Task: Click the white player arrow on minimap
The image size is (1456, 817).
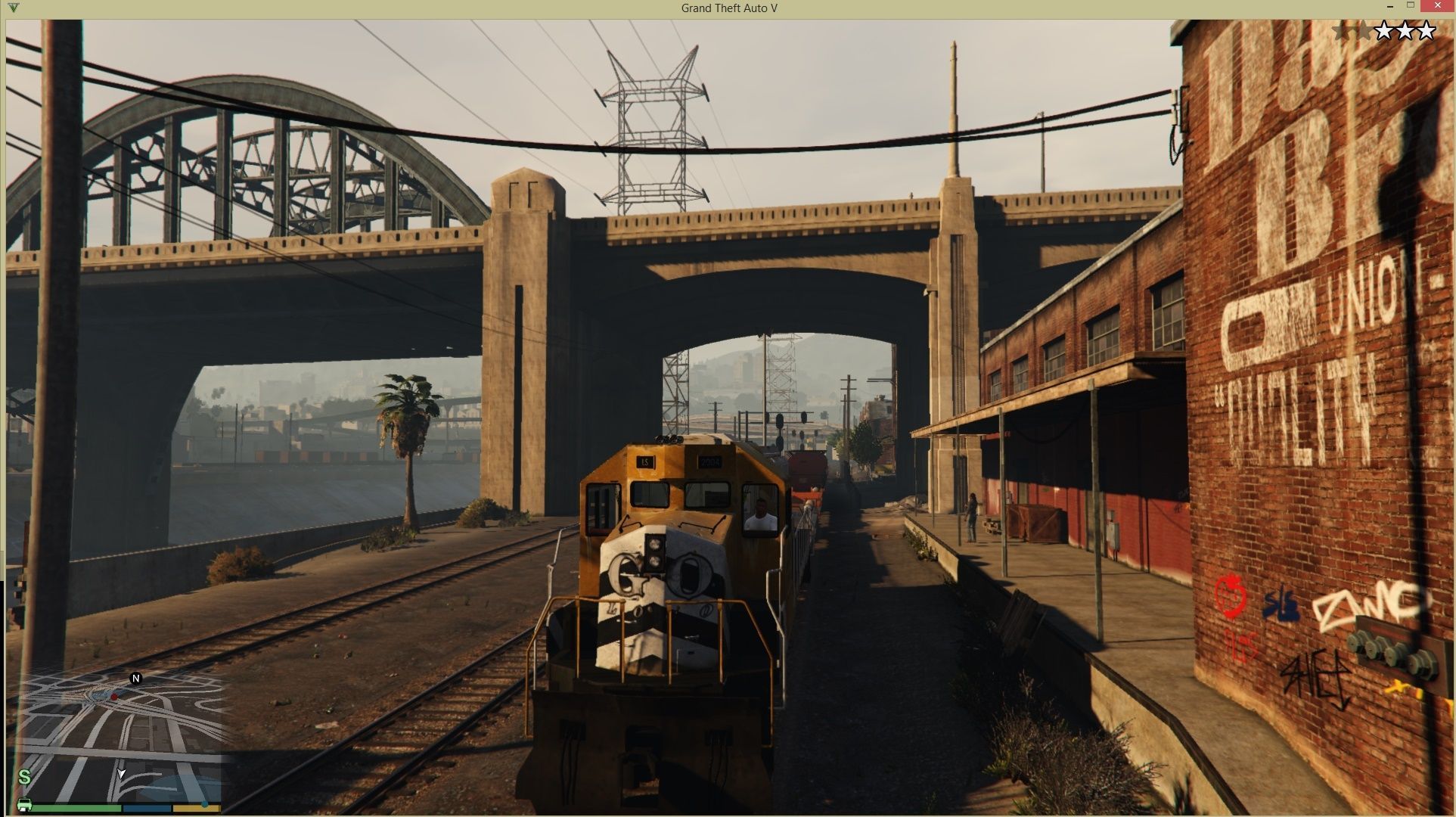Action: 121,773
